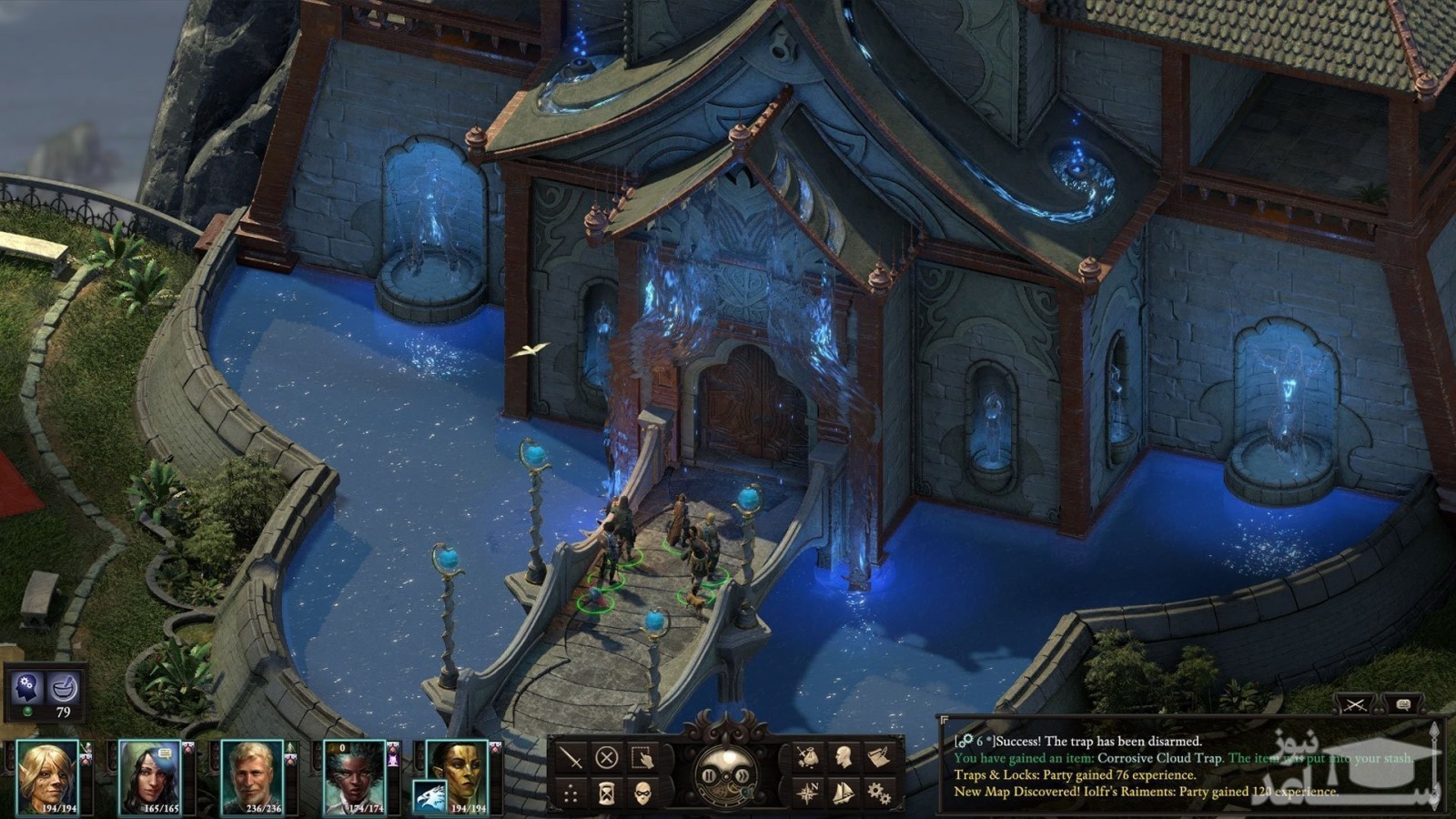Click the sword attack command button
This screenshot has width=1456, height=819.
pyautogui.click(x=571, y=757)
